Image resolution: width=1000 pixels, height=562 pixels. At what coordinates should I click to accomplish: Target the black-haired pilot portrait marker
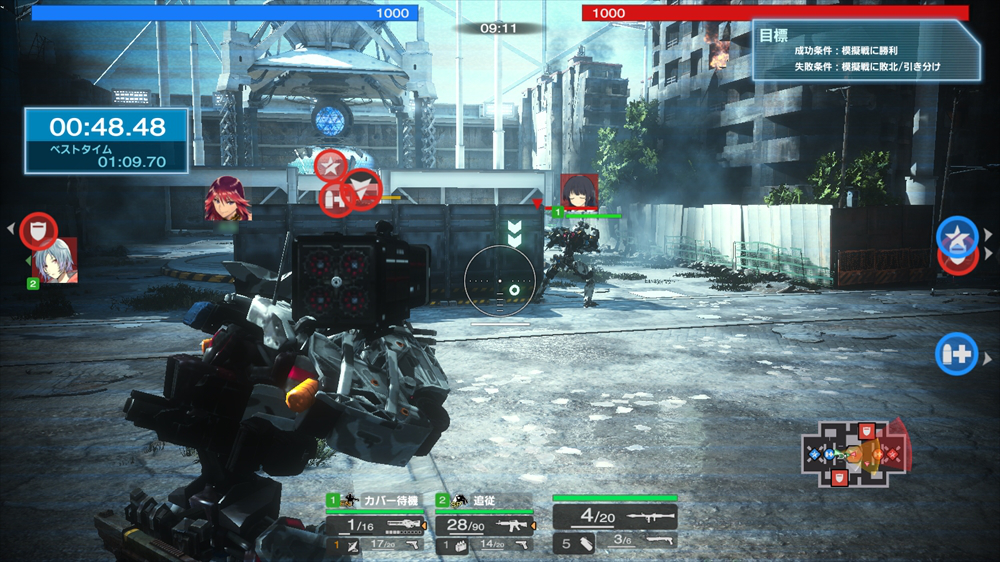[579, 192]
